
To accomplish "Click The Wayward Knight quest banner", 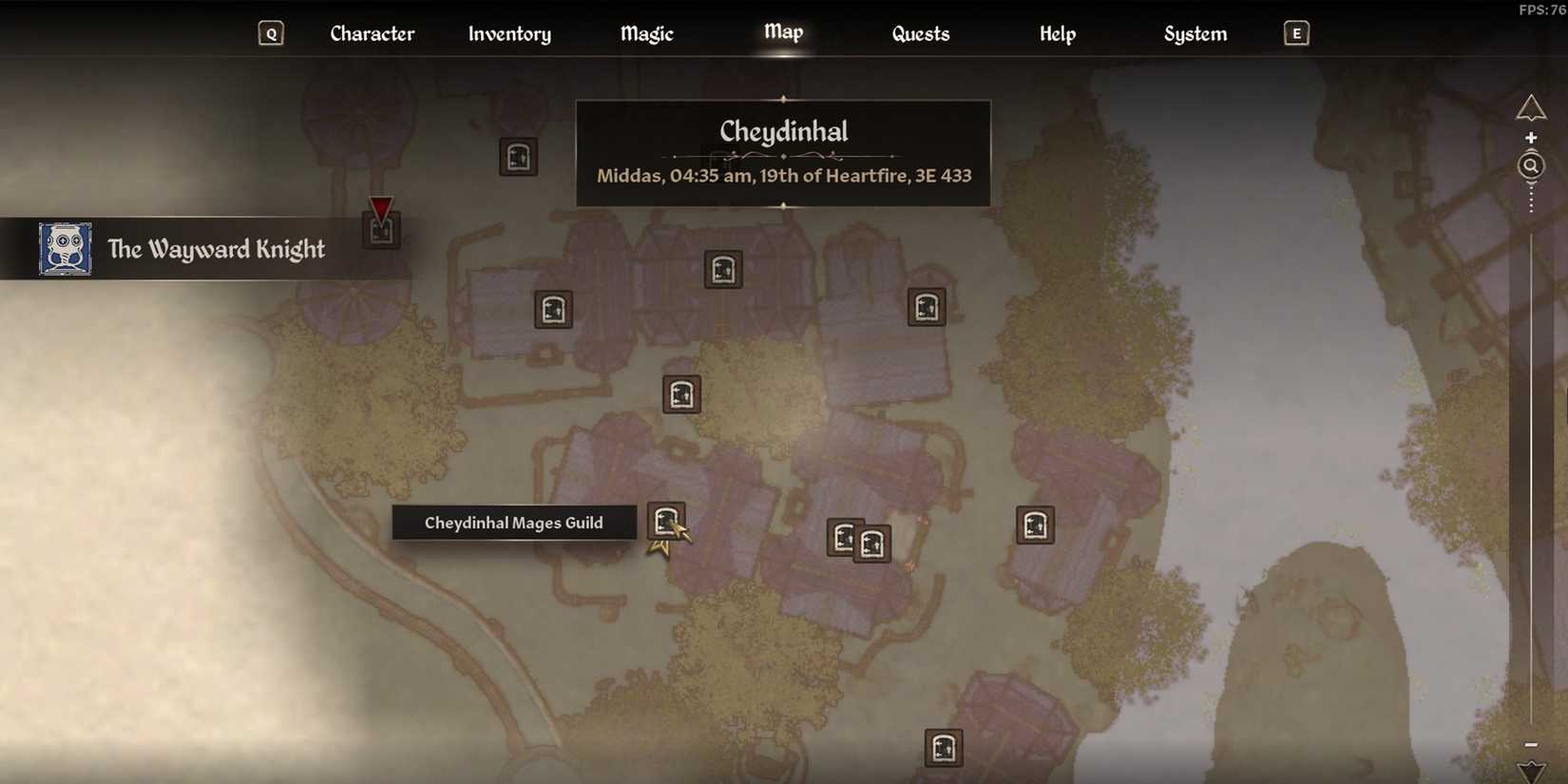I will tap(217, 249).
